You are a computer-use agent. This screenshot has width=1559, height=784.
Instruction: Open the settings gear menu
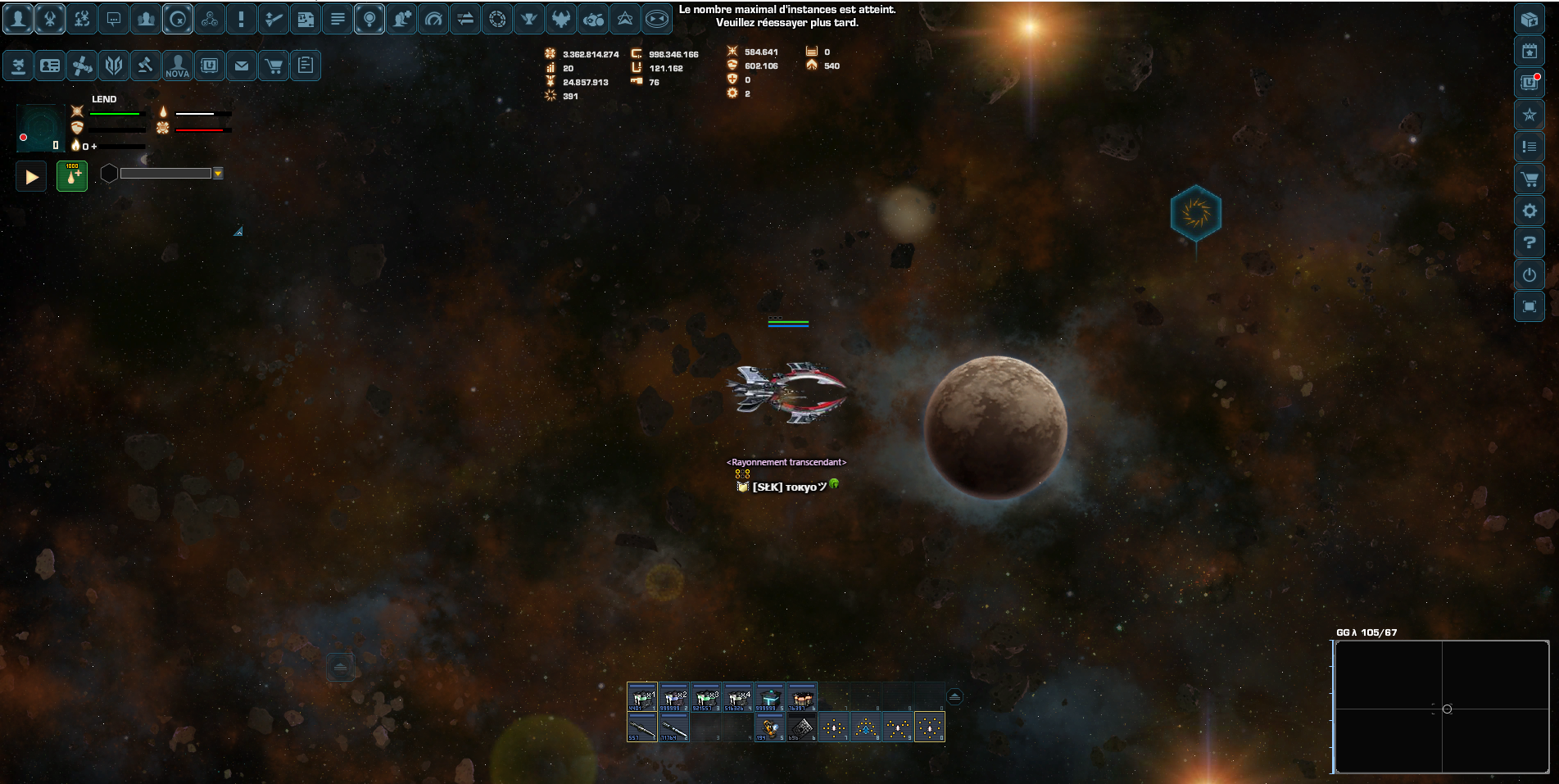[1529, 211]
